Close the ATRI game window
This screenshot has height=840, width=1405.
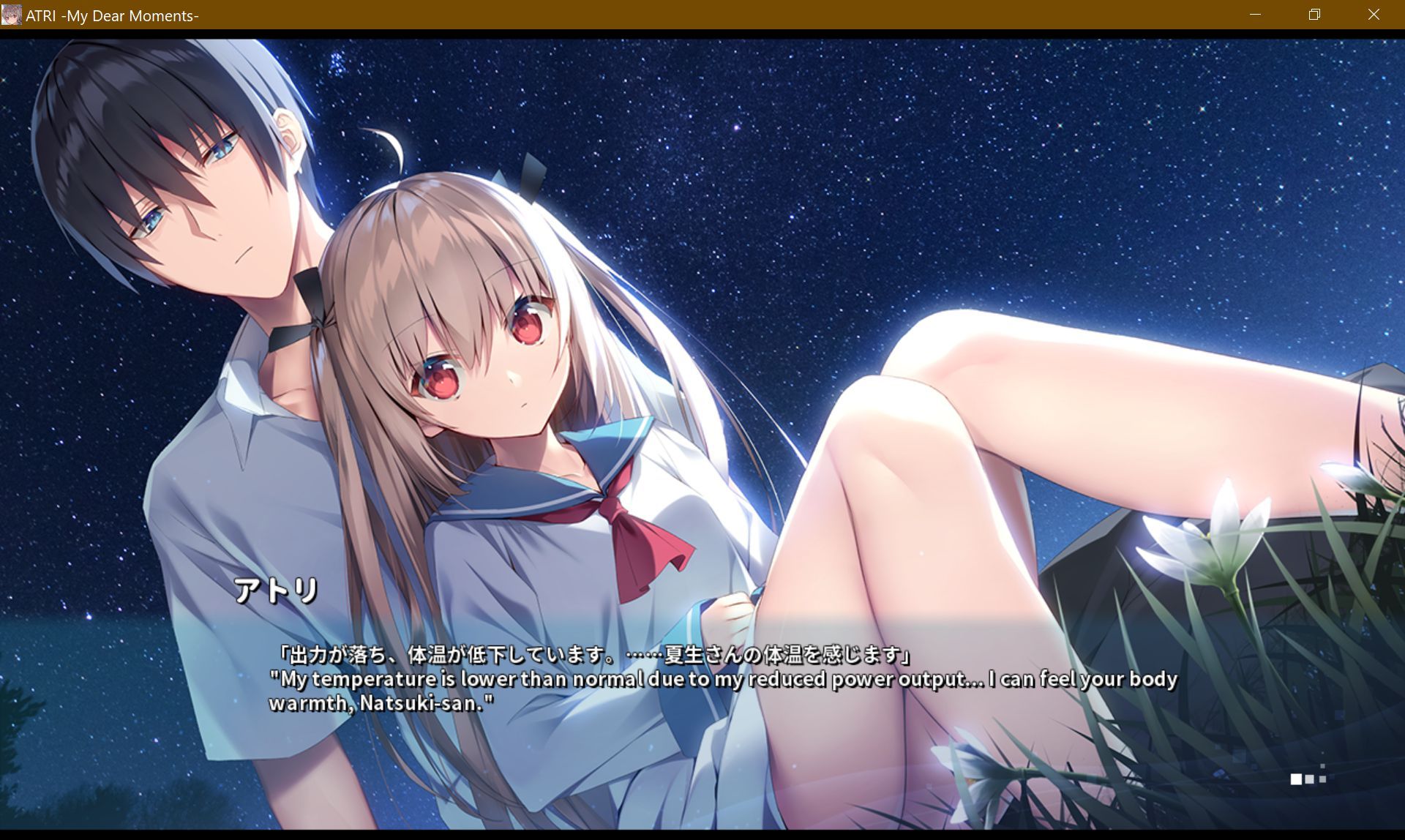(1374, 15)
